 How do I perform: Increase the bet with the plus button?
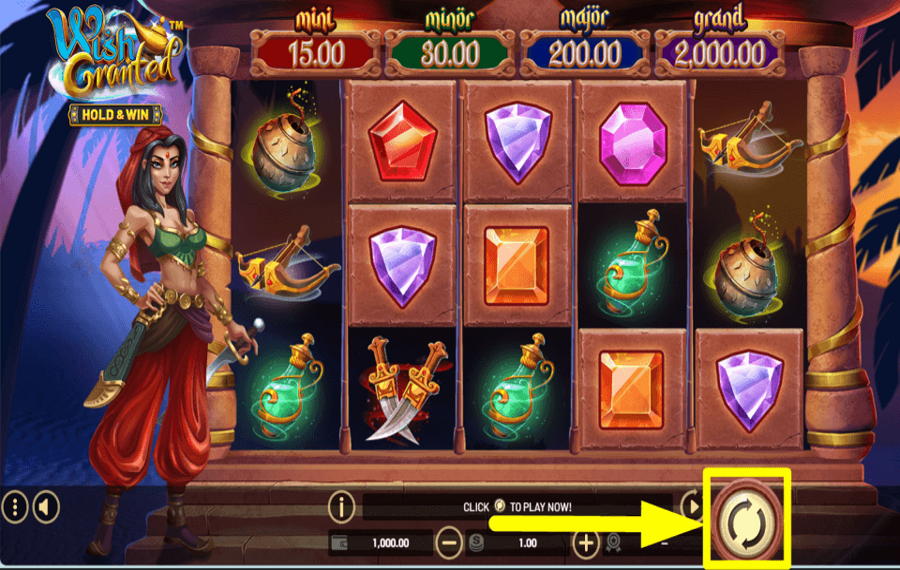(586, 543)
